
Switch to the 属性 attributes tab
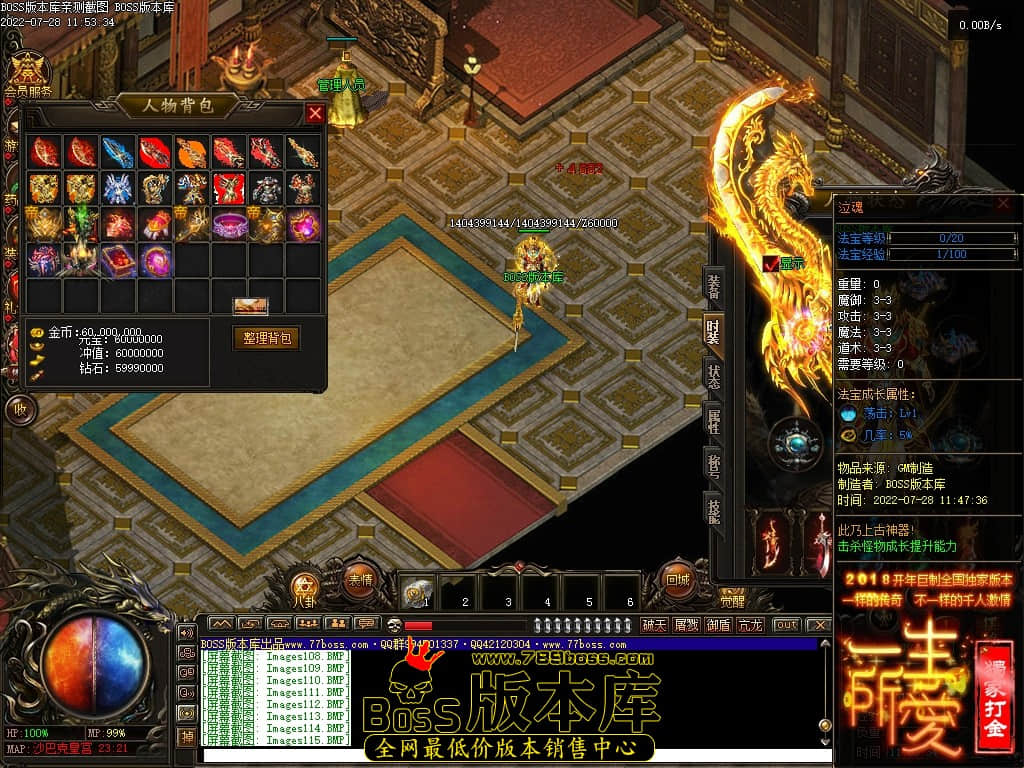[x=713, y=421]
